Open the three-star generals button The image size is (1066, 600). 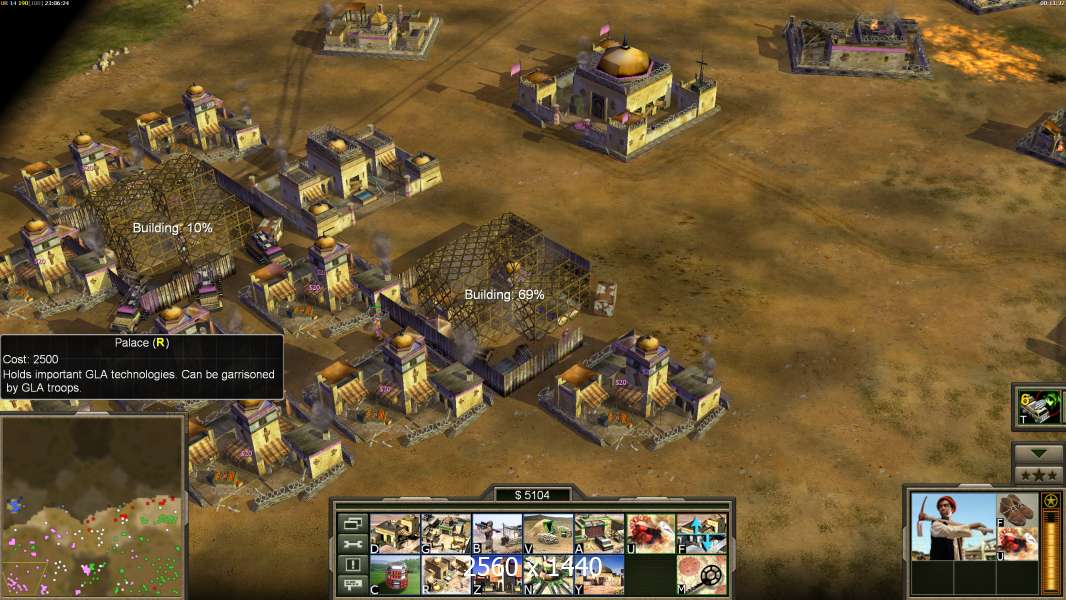pos(1038,475)
